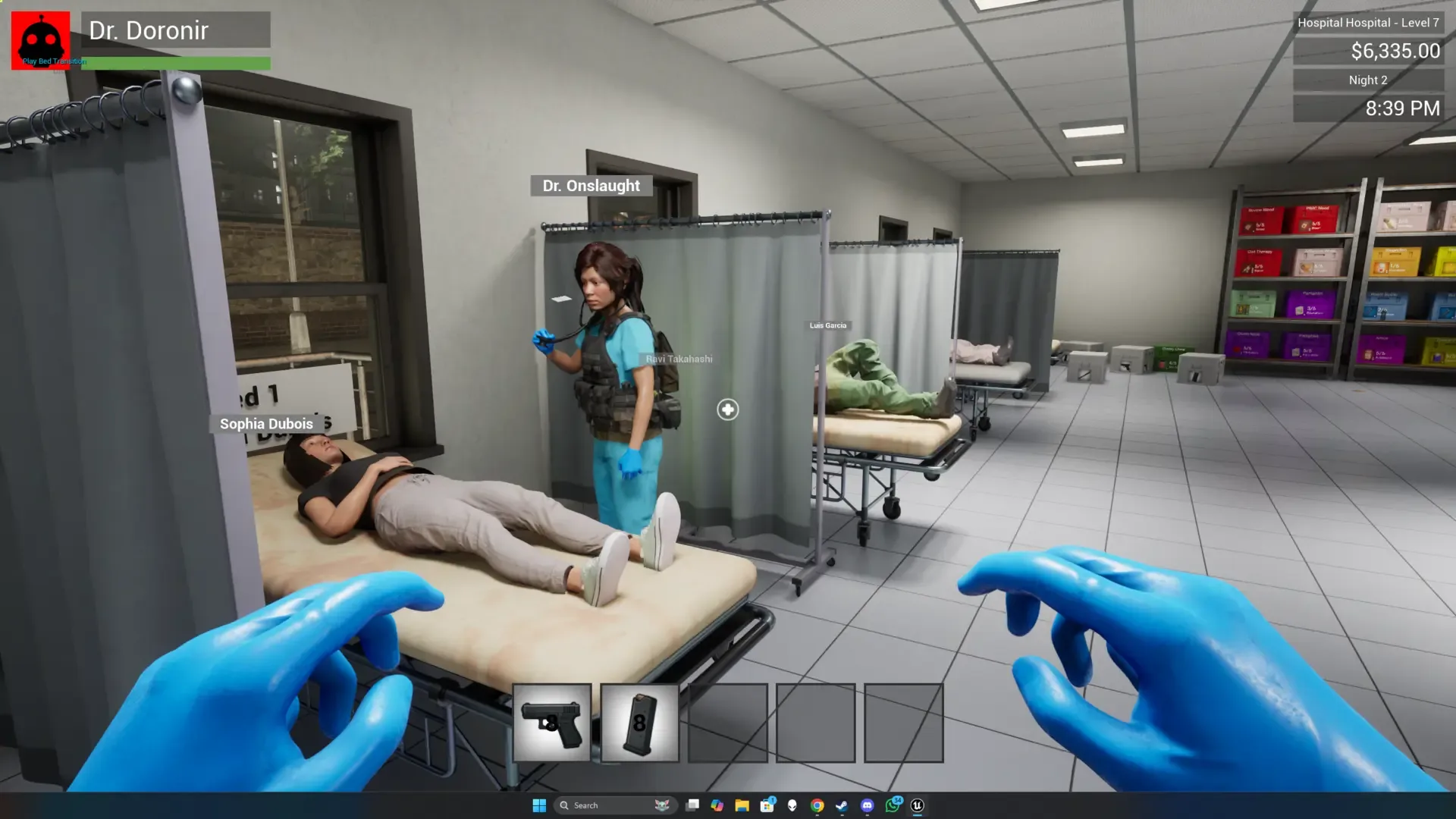Click the Play Bed Transition label

(53, 60)
